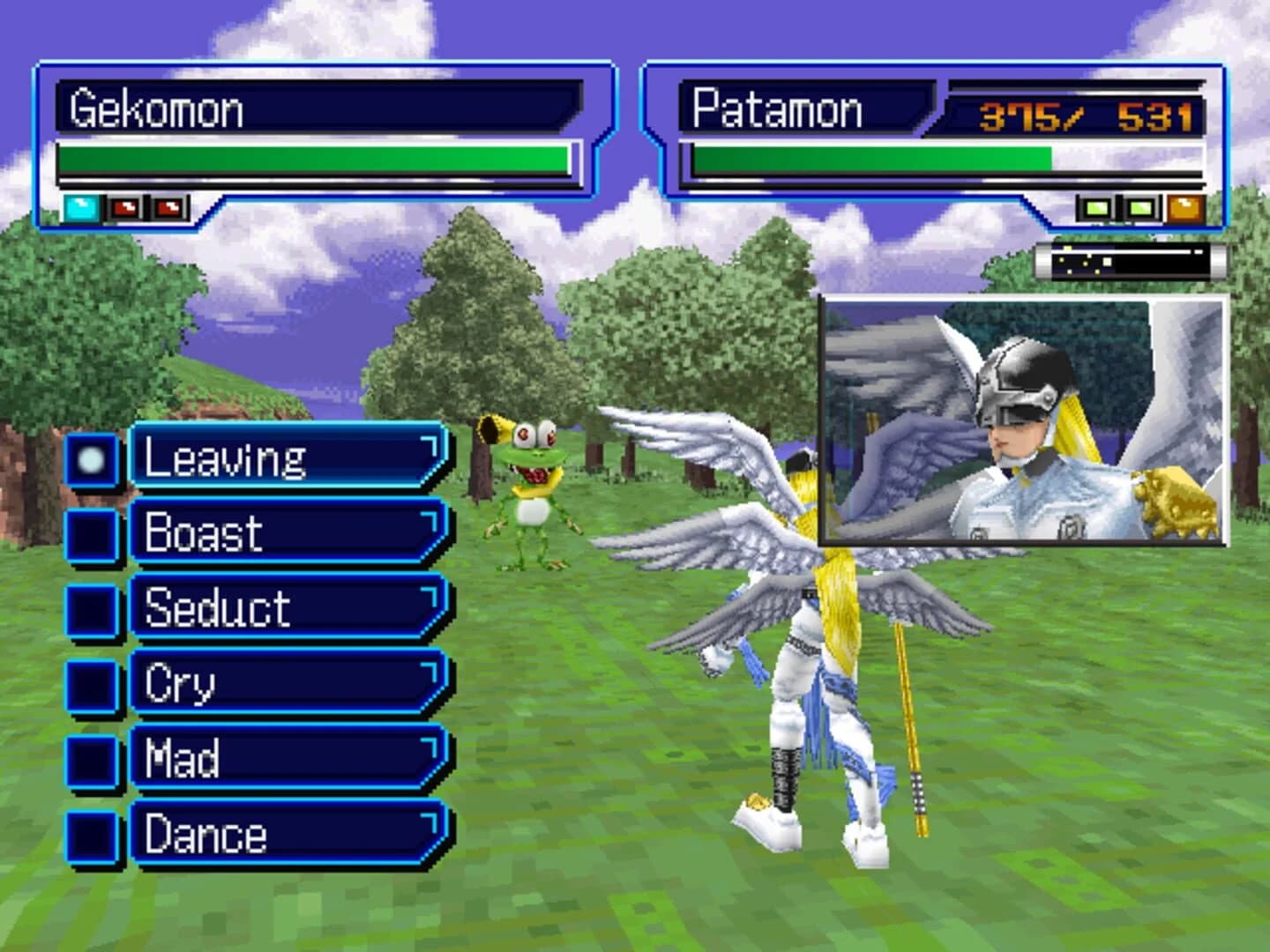Click the orange status icon on Patamon's panel
Screen dimensions: 1270x952
(x=1185, y=205)
